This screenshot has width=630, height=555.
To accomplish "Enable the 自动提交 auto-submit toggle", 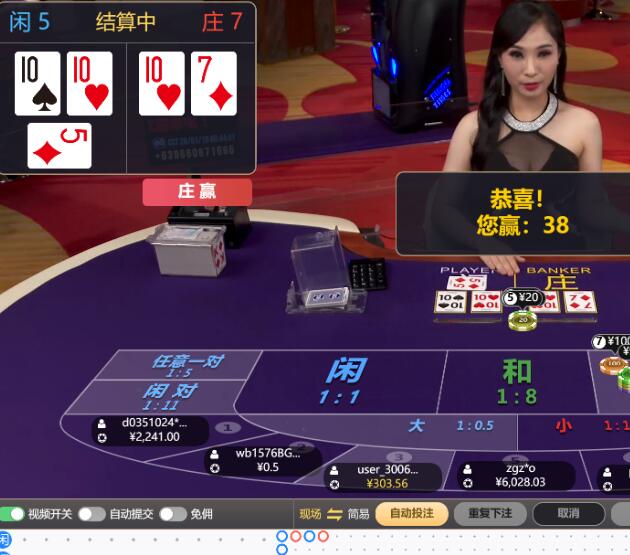I will point(92,514).
